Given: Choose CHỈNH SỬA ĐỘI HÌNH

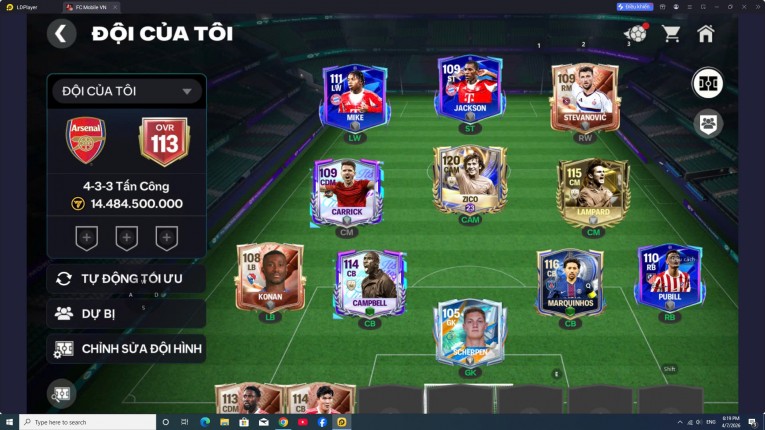Looking at the screenshot, I should 126,349.
